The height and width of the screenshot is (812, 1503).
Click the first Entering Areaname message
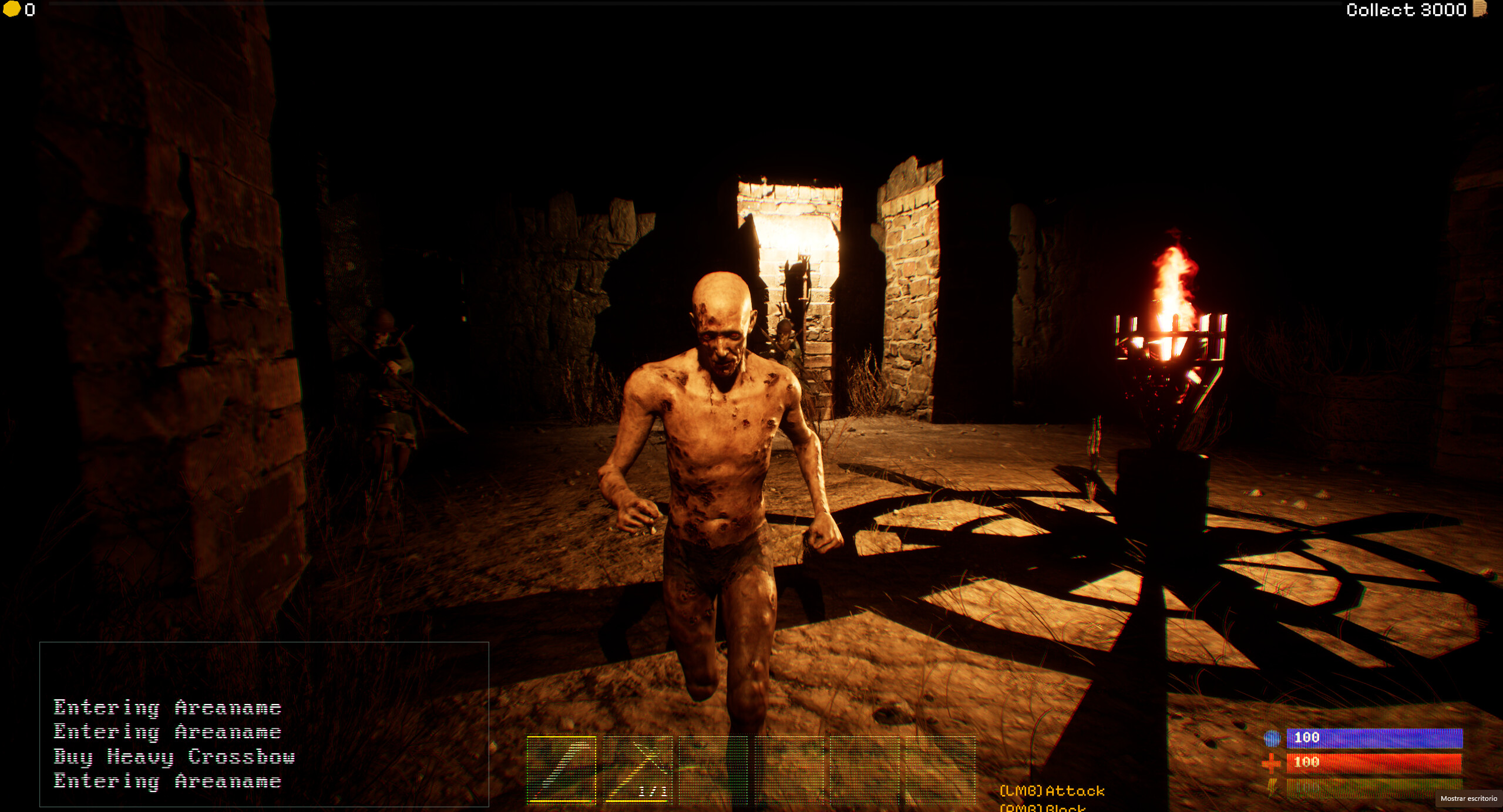click(167, 707)
